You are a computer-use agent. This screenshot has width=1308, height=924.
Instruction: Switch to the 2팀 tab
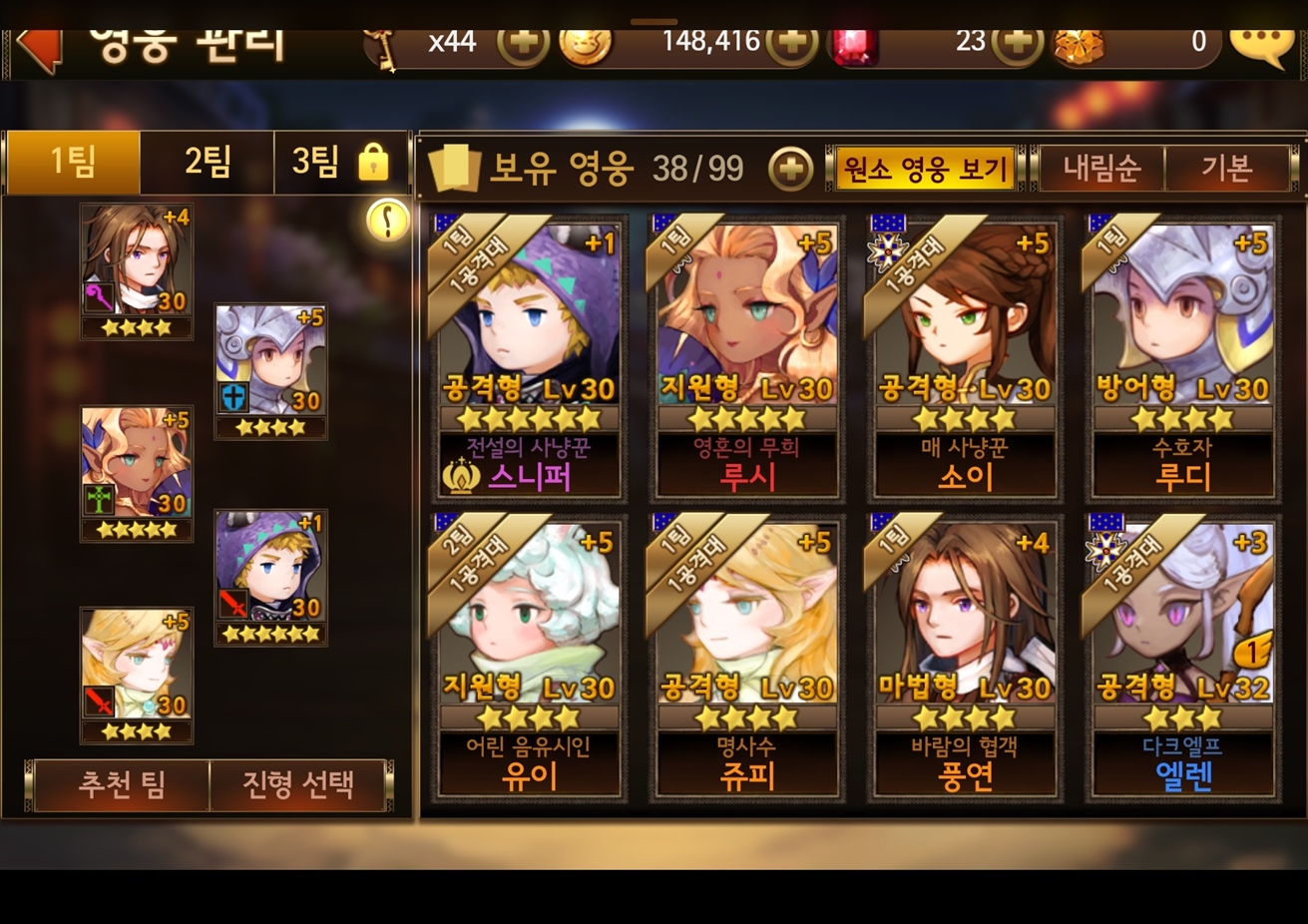(x=208, y=162)
